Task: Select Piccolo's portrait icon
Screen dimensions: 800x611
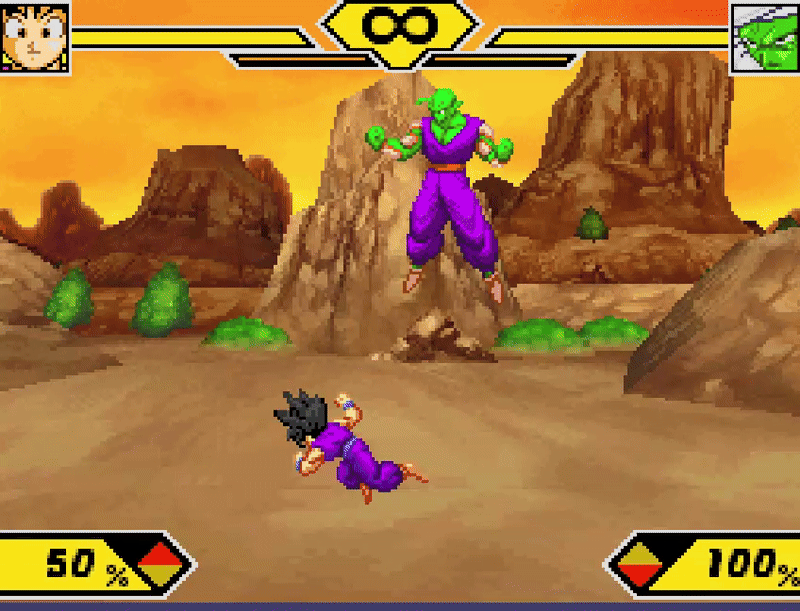Action: [765, 38]
